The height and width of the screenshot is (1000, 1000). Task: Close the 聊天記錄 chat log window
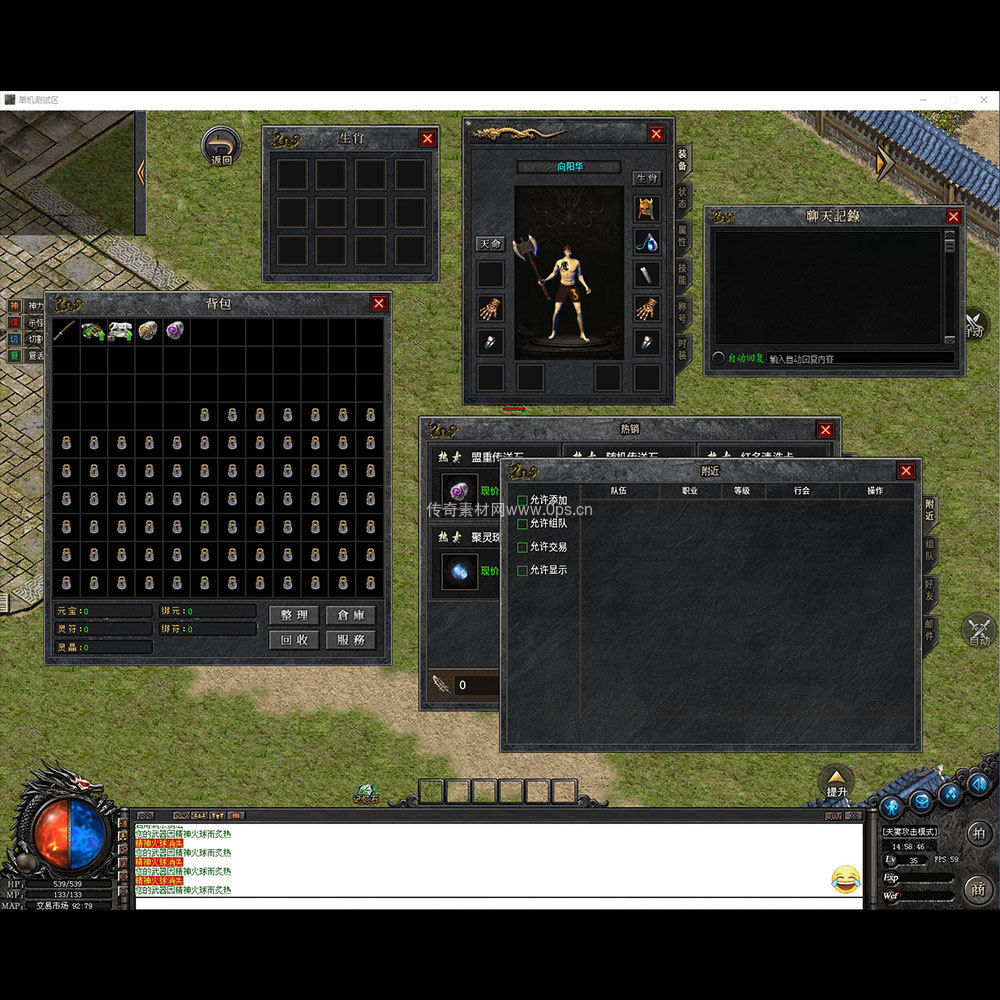click(953, 216)
